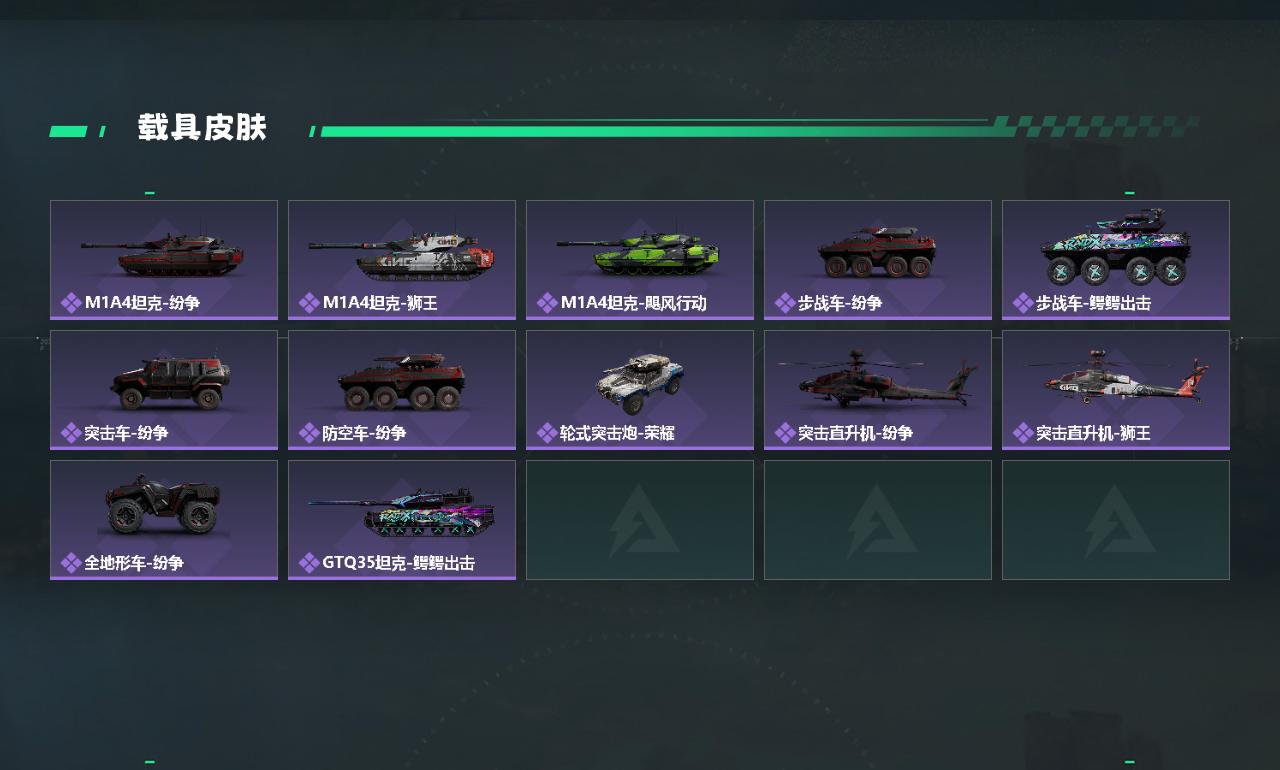Choose the GTQ35坦克-鳄鳄出击 tank skin
The width and height of the screenshot is (1280, 770).
point(402,520)
